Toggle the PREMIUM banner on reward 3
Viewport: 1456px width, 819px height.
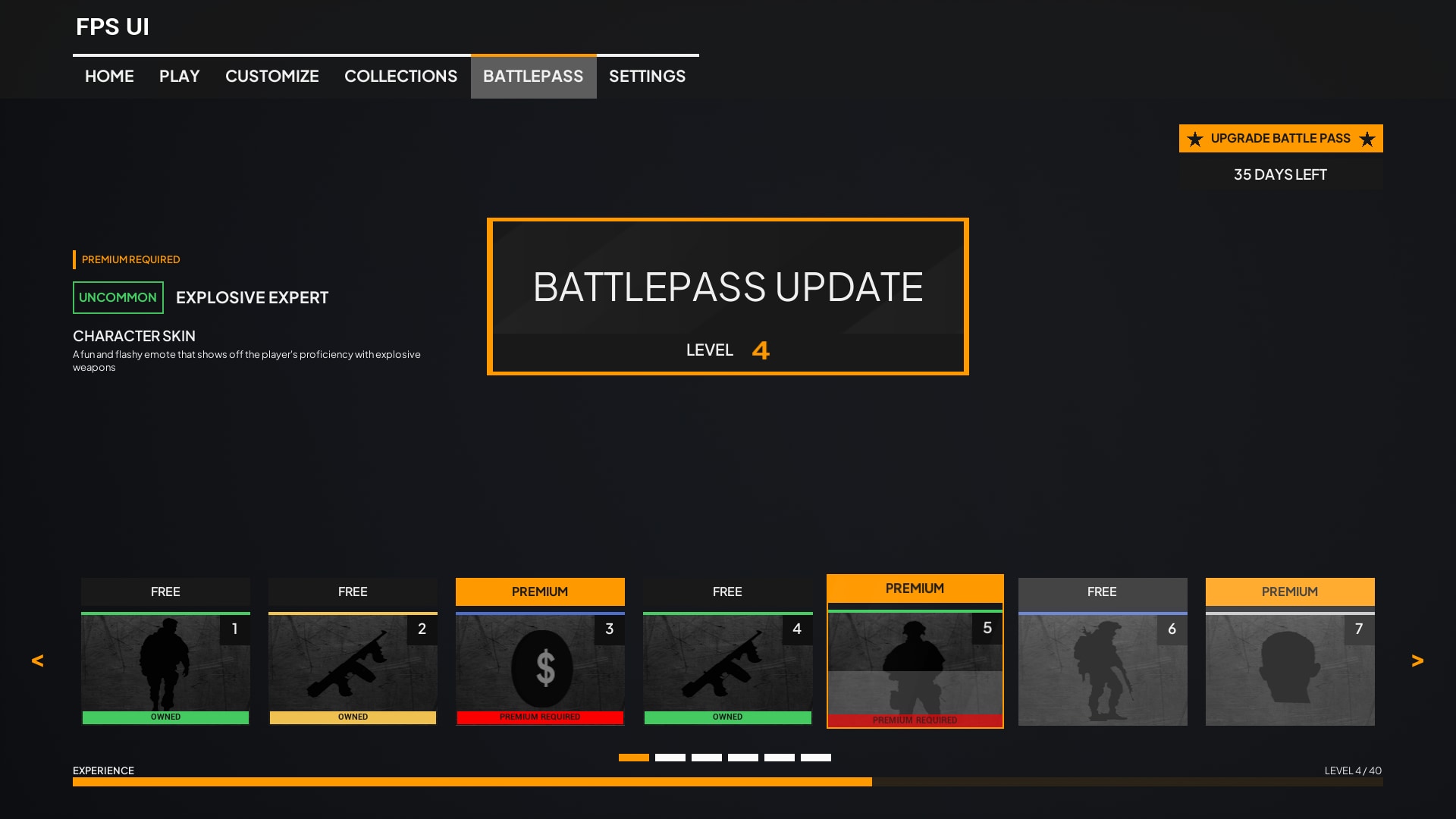pyautogui.click(x=540, y=591)
